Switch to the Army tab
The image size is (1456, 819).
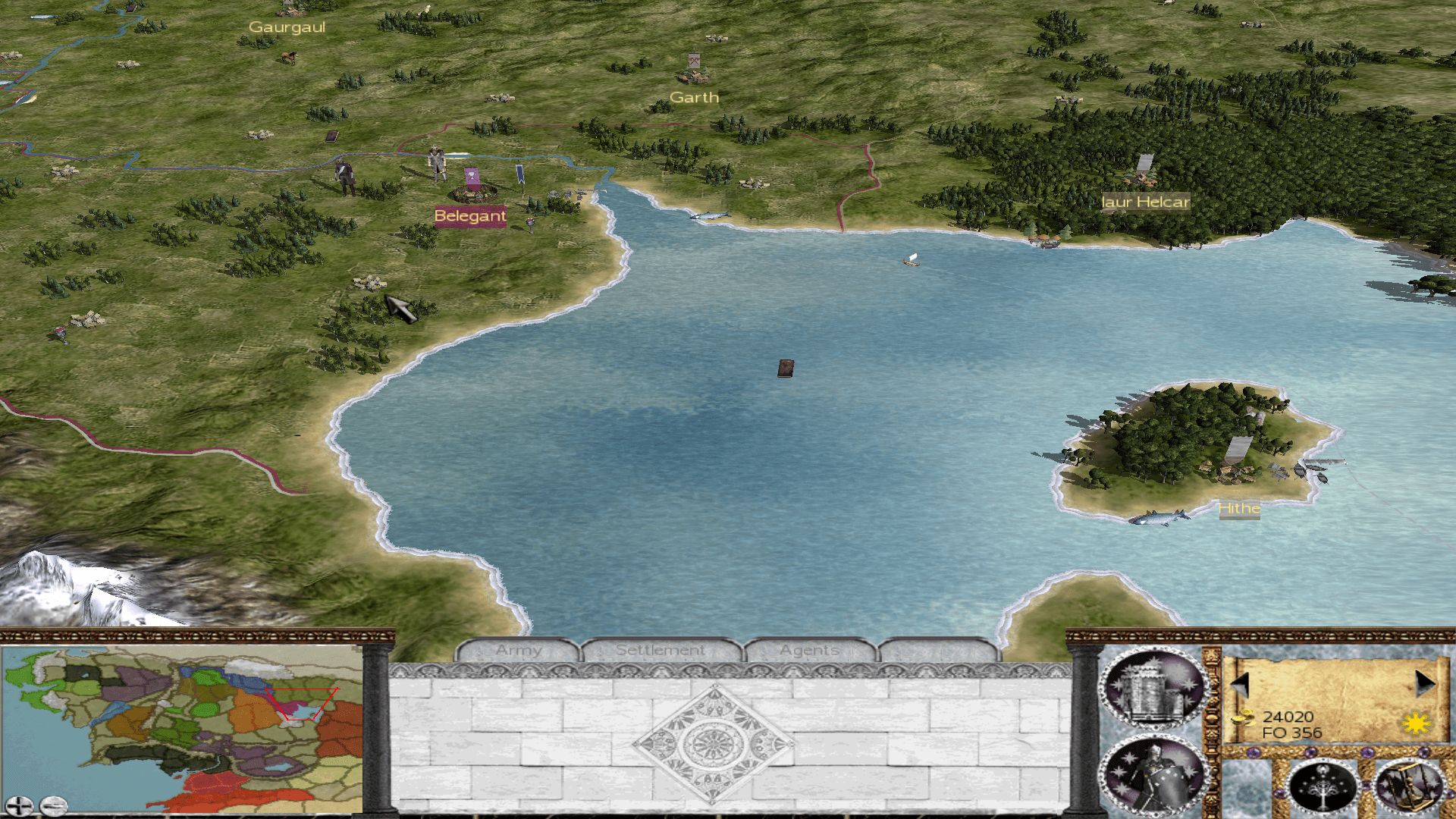pos(519,651)
